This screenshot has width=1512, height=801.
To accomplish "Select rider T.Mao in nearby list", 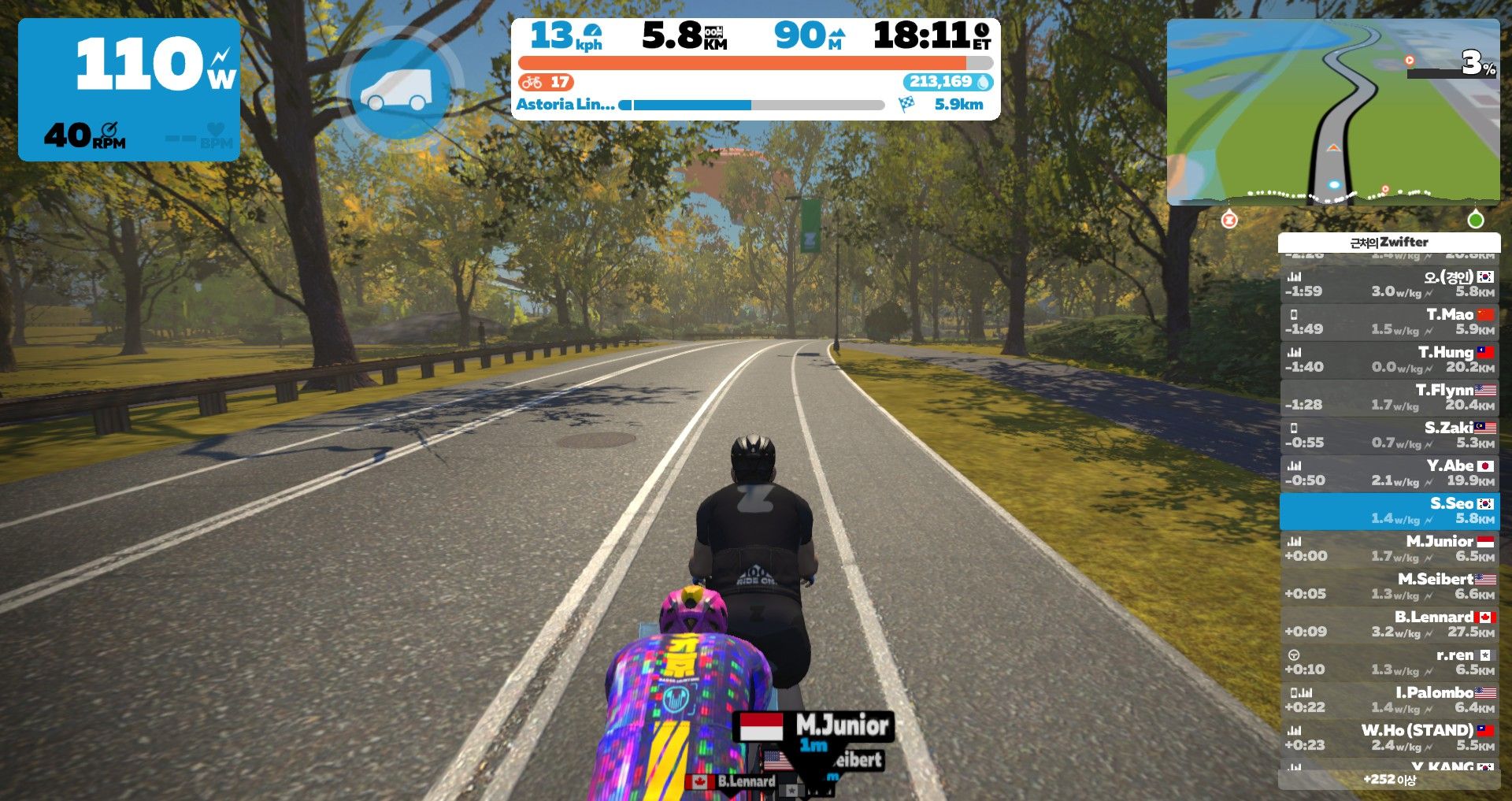I will click(1389, 321).
